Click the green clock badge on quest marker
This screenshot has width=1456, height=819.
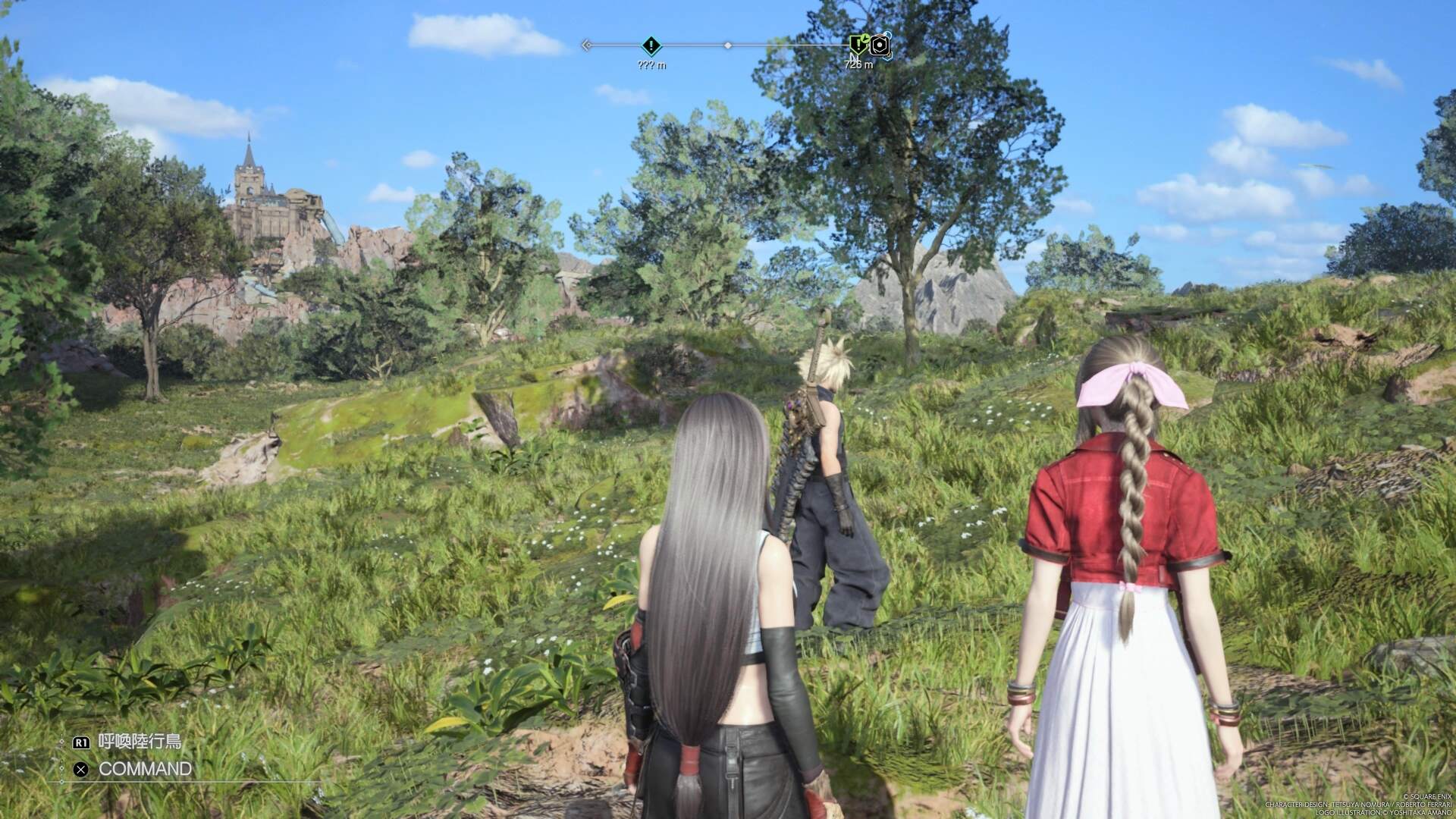pos(864,39)
